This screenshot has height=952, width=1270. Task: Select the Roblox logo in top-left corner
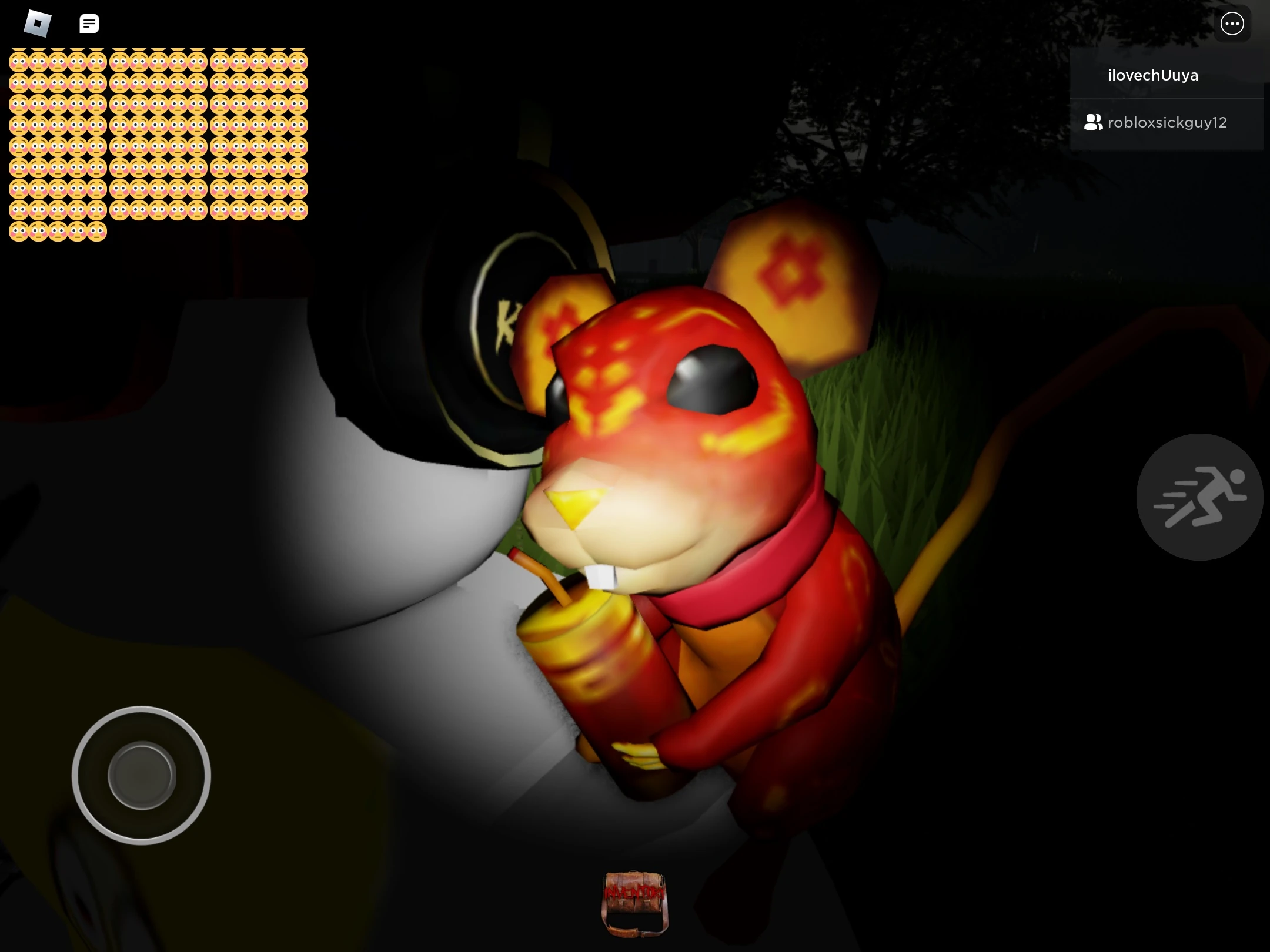click(x=38, y=24)
